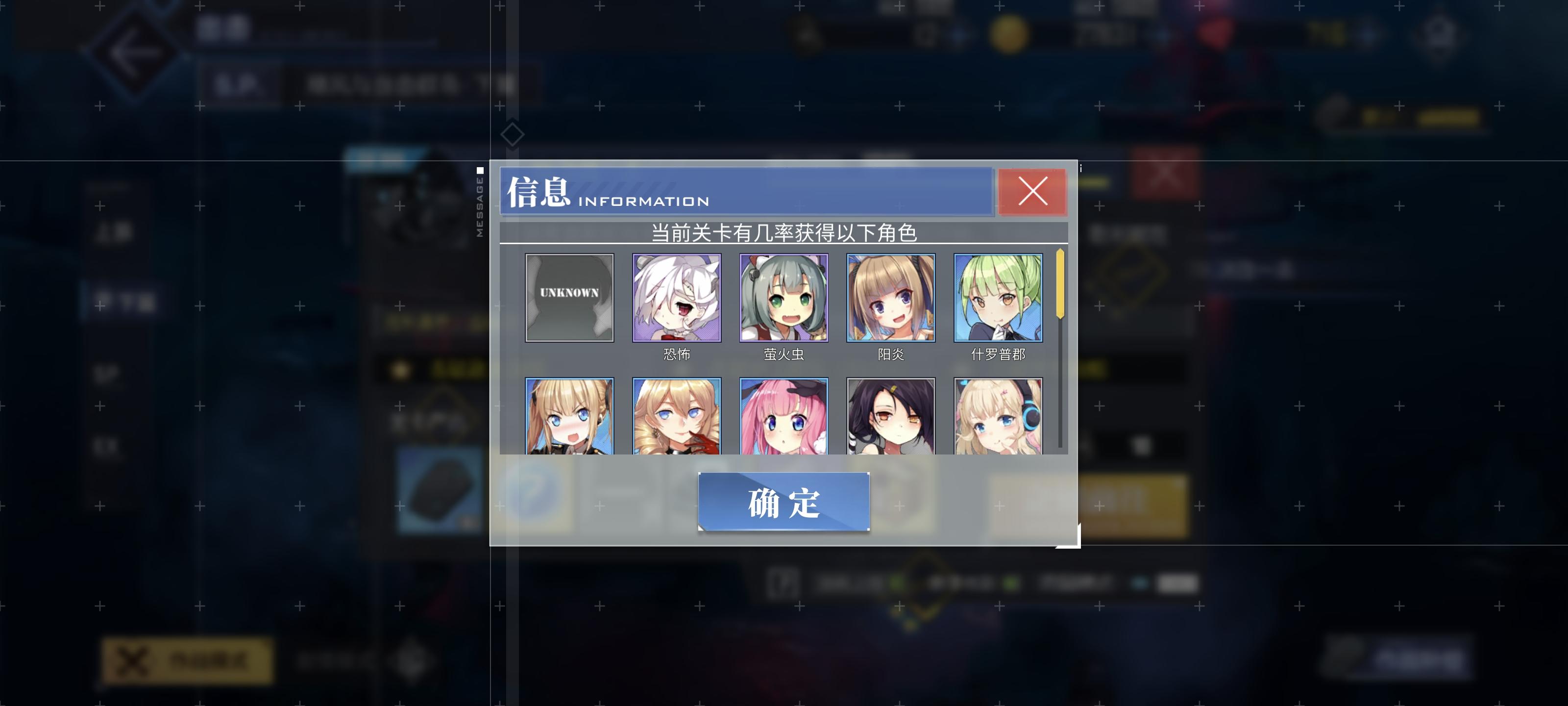The width and height of the screenshot is (1568, 706).
Task: Select the 萤火虫 character portrait
Action: (784, 298)
